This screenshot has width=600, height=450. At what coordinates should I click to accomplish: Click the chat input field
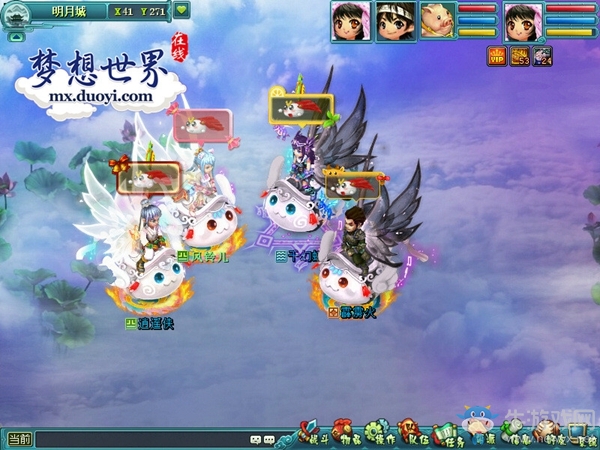(140, 439)
